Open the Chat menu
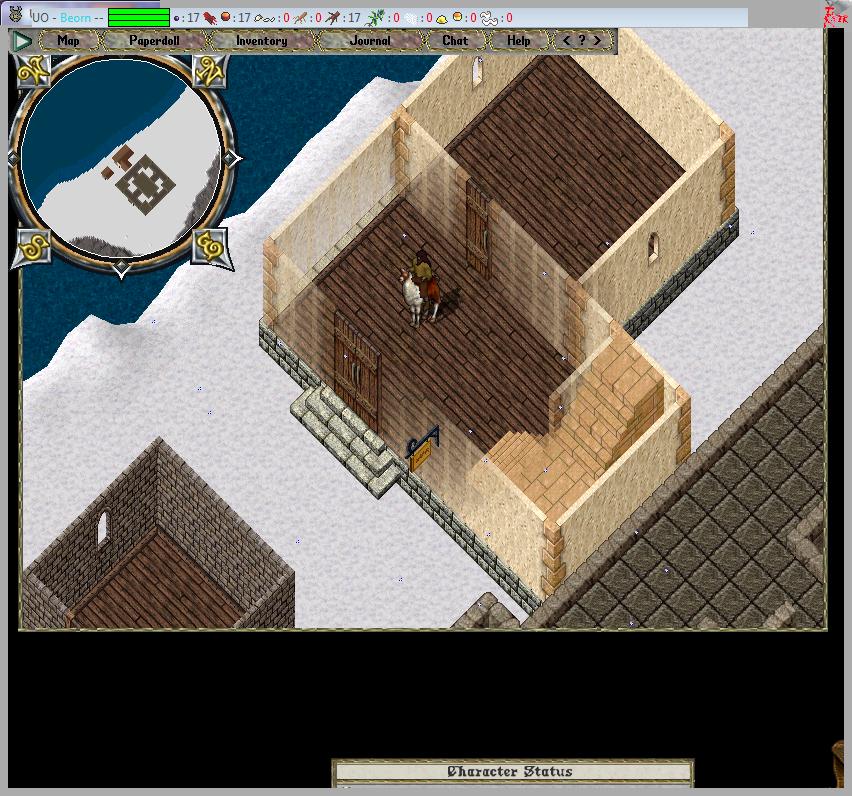This screenshot has width=852, height=796. [455, 41]
